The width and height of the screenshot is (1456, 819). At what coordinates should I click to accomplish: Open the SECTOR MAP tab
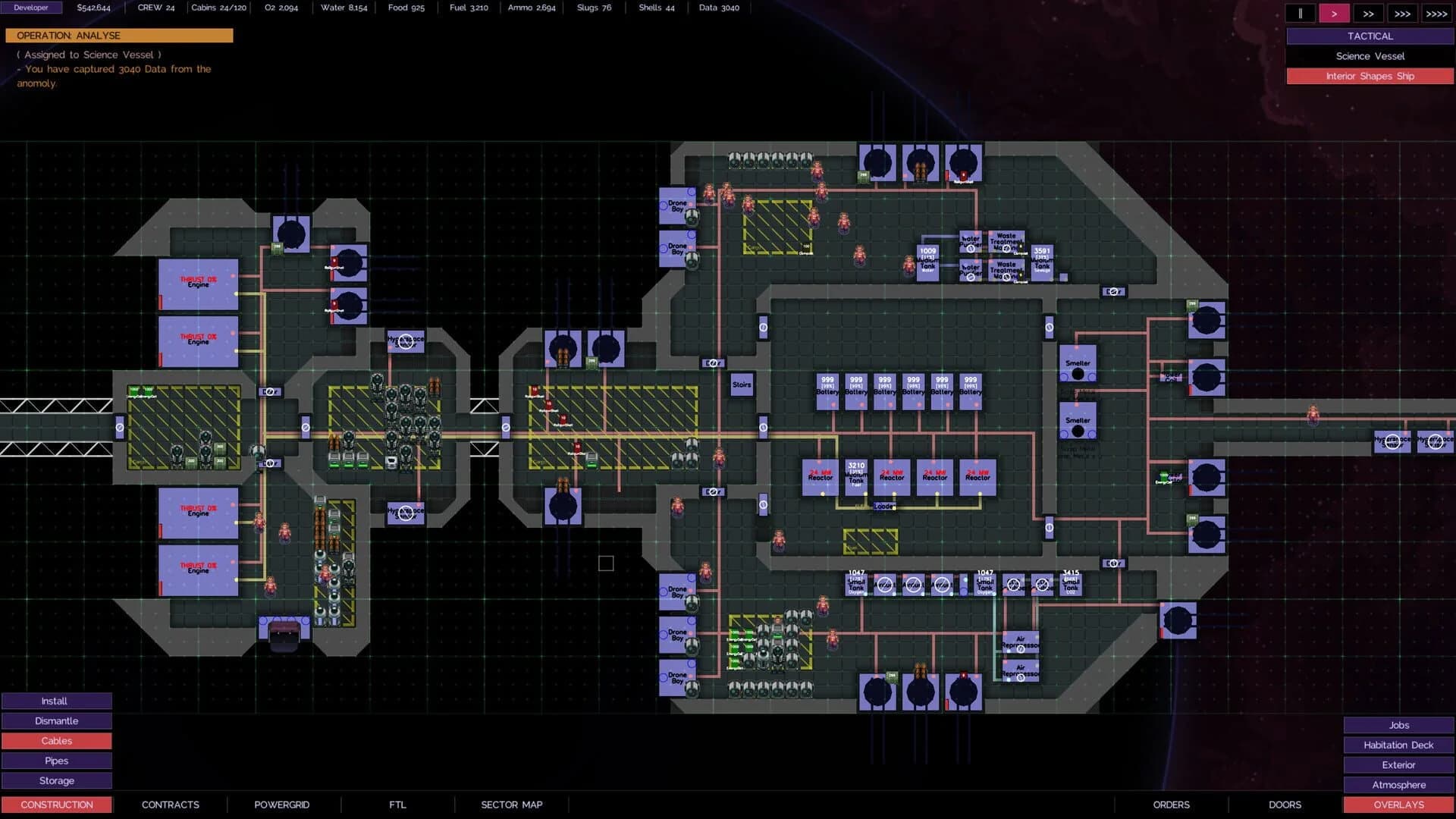(x=510, y=805)
